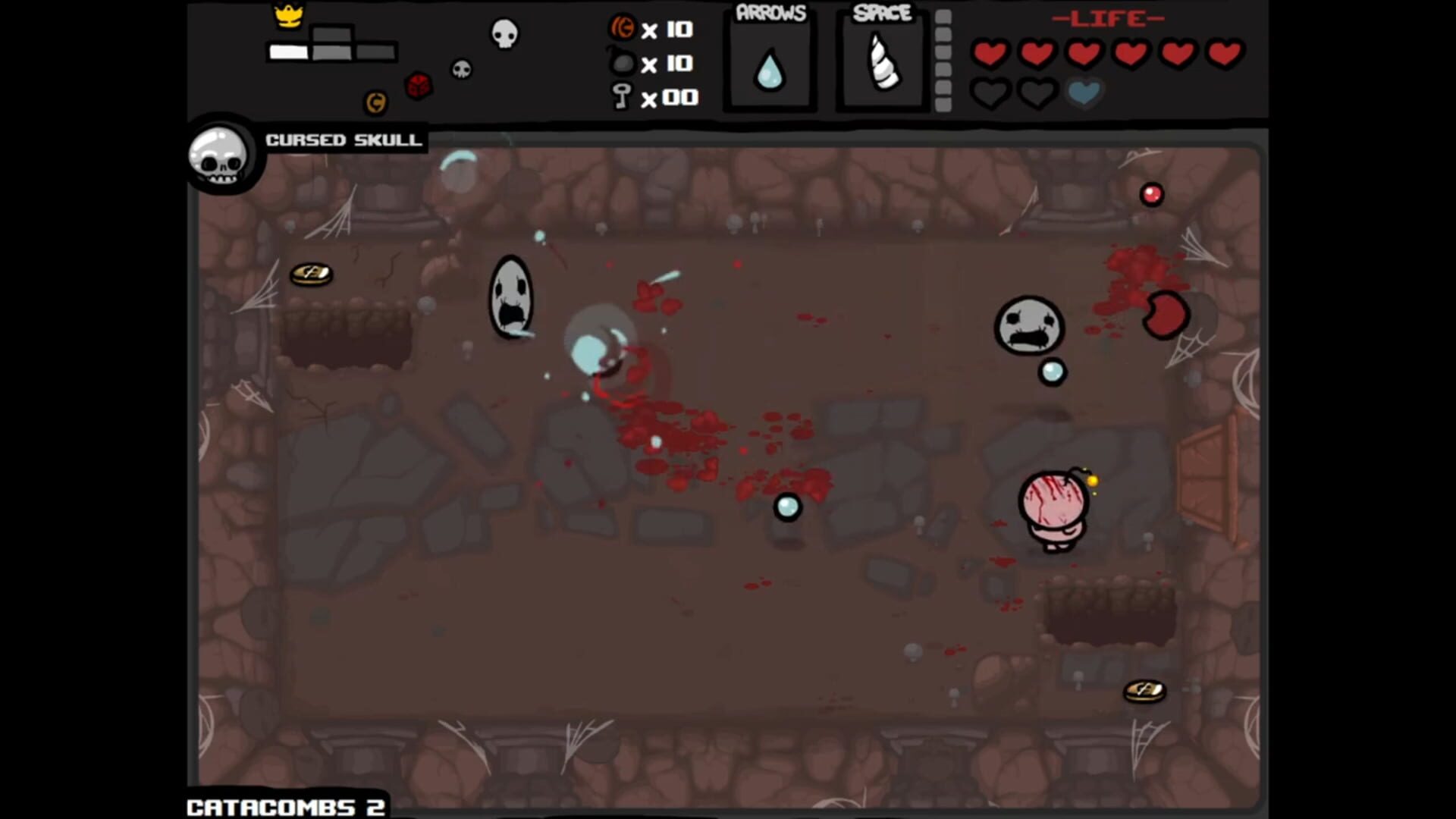The height and width of the screenshot is (819, 1456).
Task: Click the CATACOMBS 2 floor label
Action: point(284,806)
